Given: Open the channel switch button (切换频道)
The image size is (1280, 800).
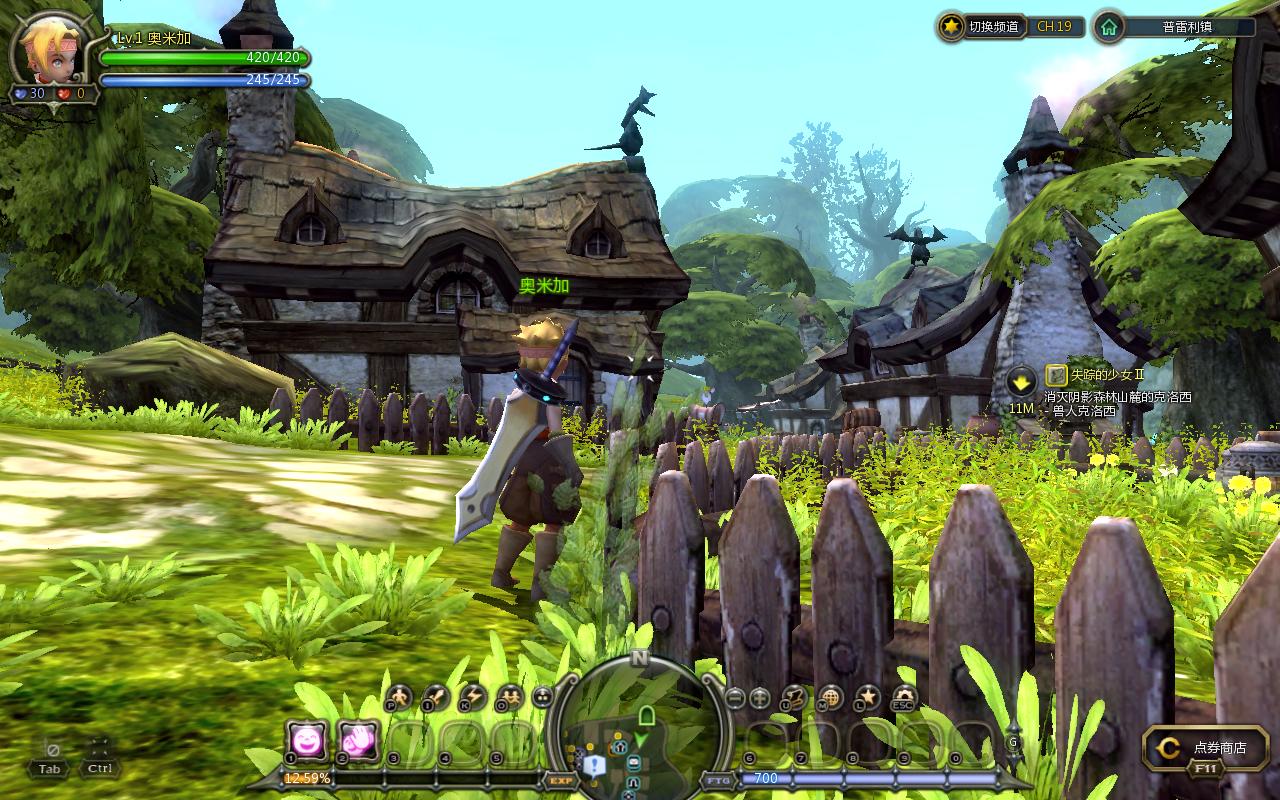Looking at the screenshot, I should click(981, 27).
